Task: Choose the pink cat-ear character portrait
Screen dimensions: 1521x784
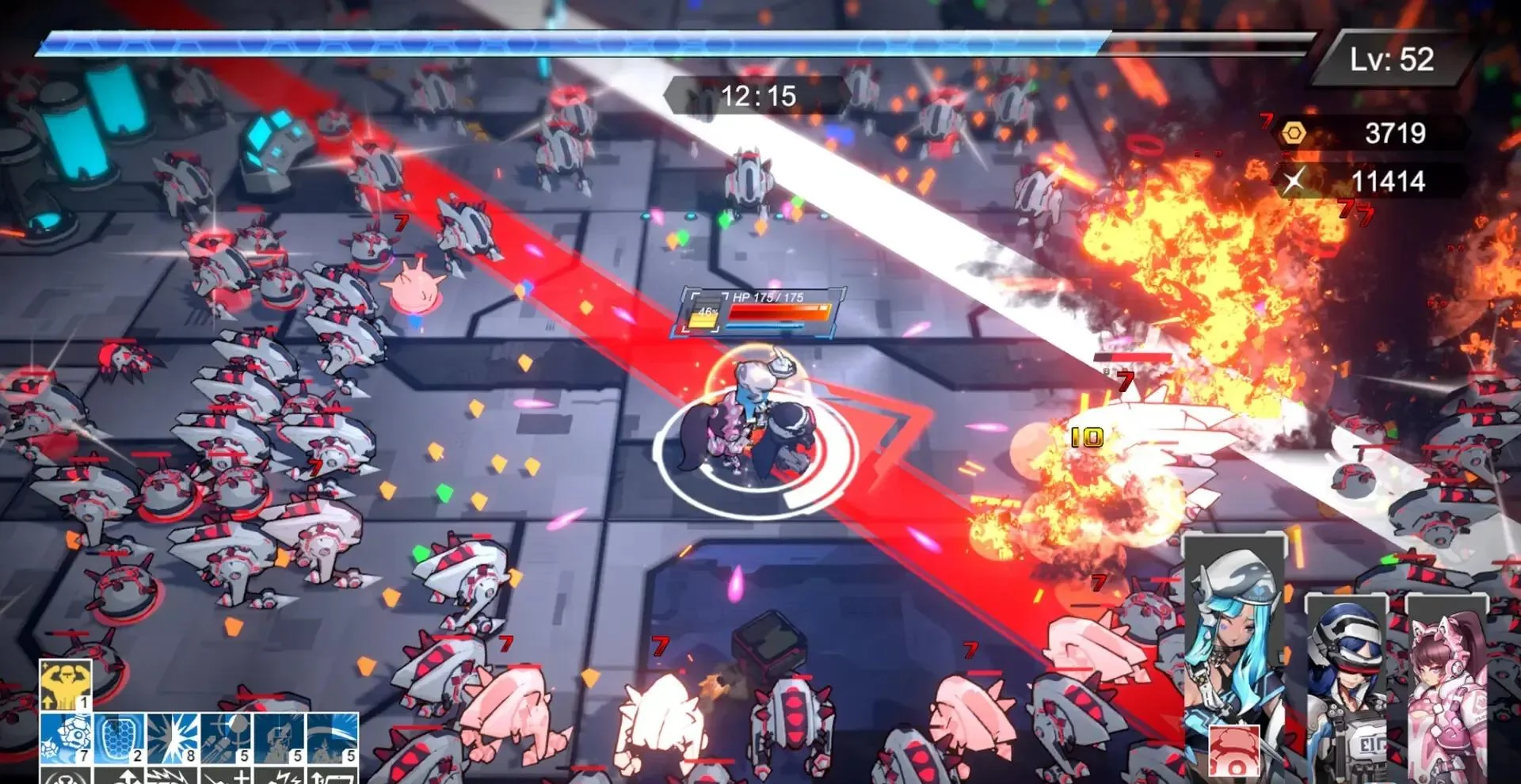Action: (x=1446, y=689)
